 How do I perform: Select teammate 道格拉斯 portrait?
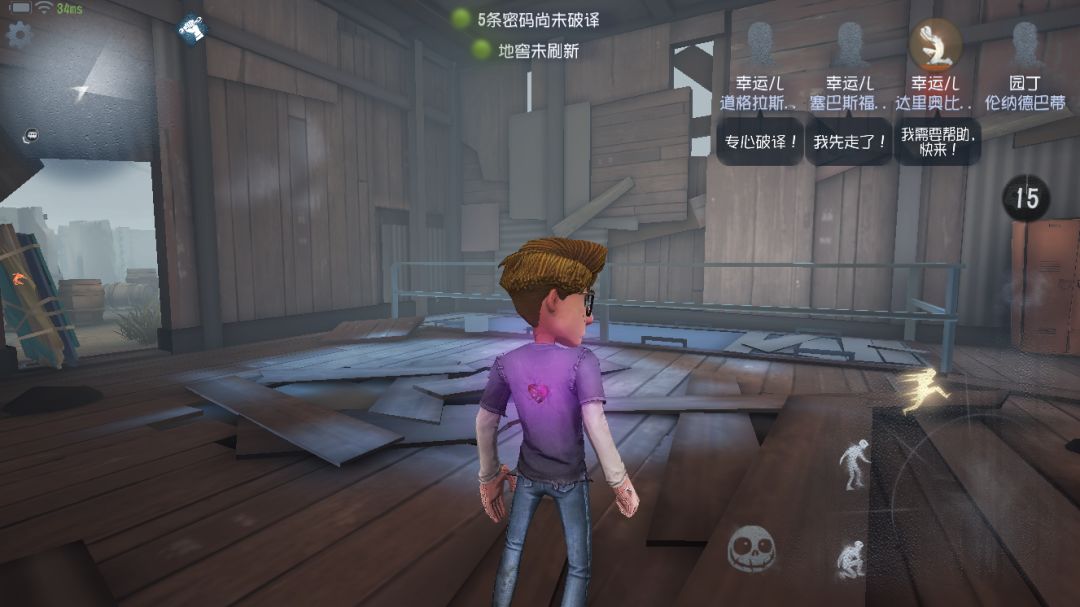[760, 44]
